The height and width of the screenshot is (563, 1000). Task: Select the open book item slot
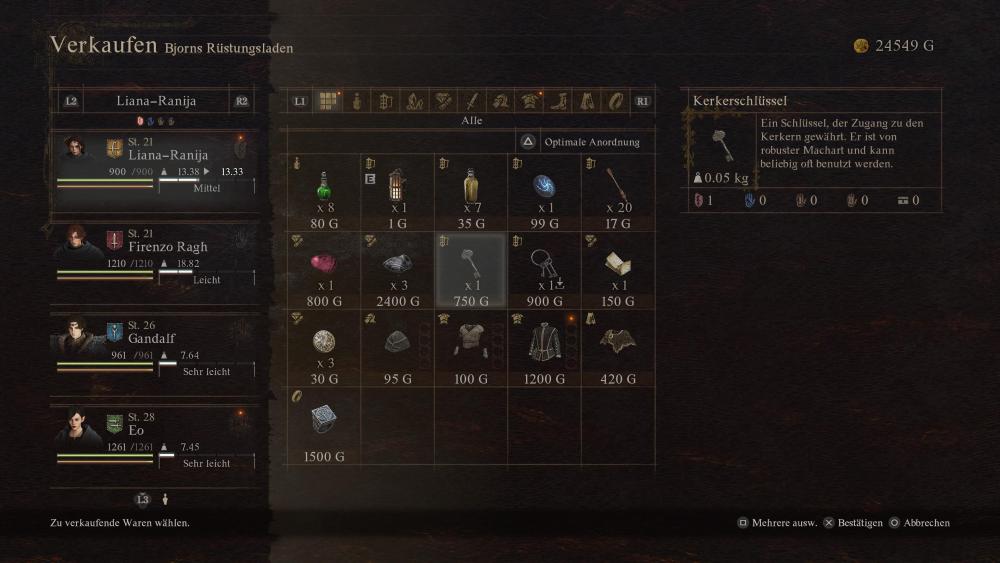(x=618, y=268)
